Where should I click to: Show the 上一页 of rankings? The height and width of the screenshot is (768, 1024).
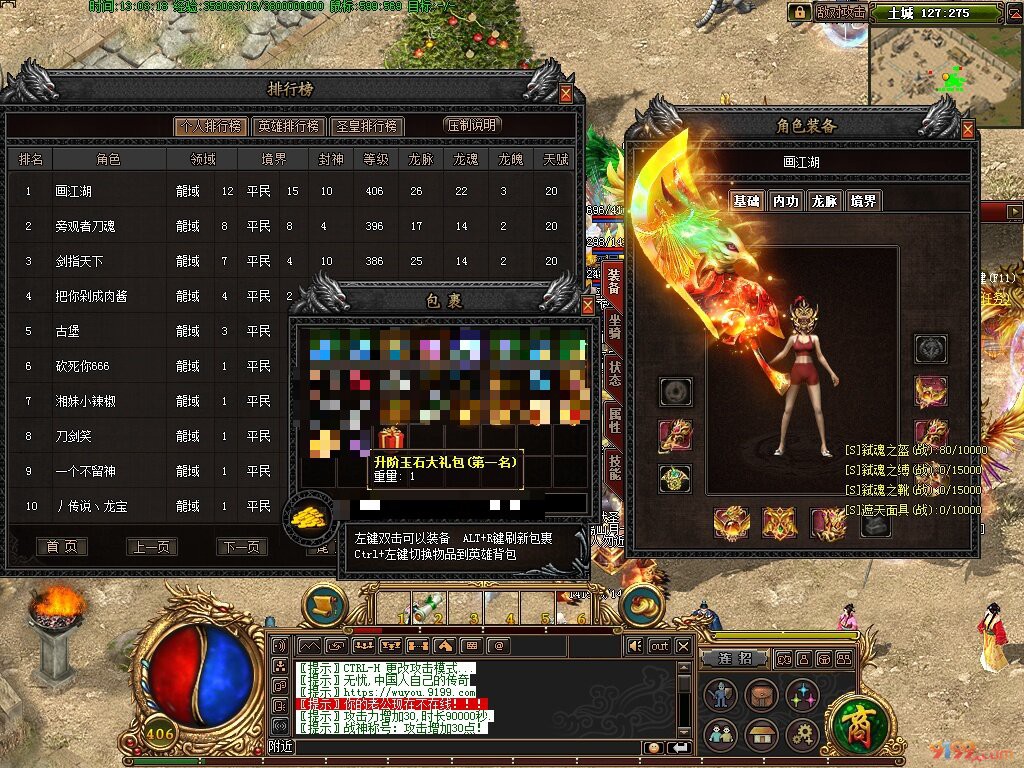pos(152,547)
